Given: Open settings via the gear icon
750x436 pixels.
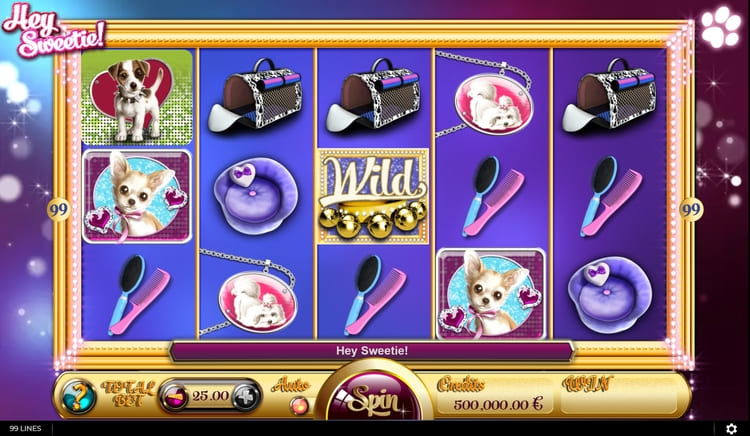Looking at the screenshot, I should 732,428.
